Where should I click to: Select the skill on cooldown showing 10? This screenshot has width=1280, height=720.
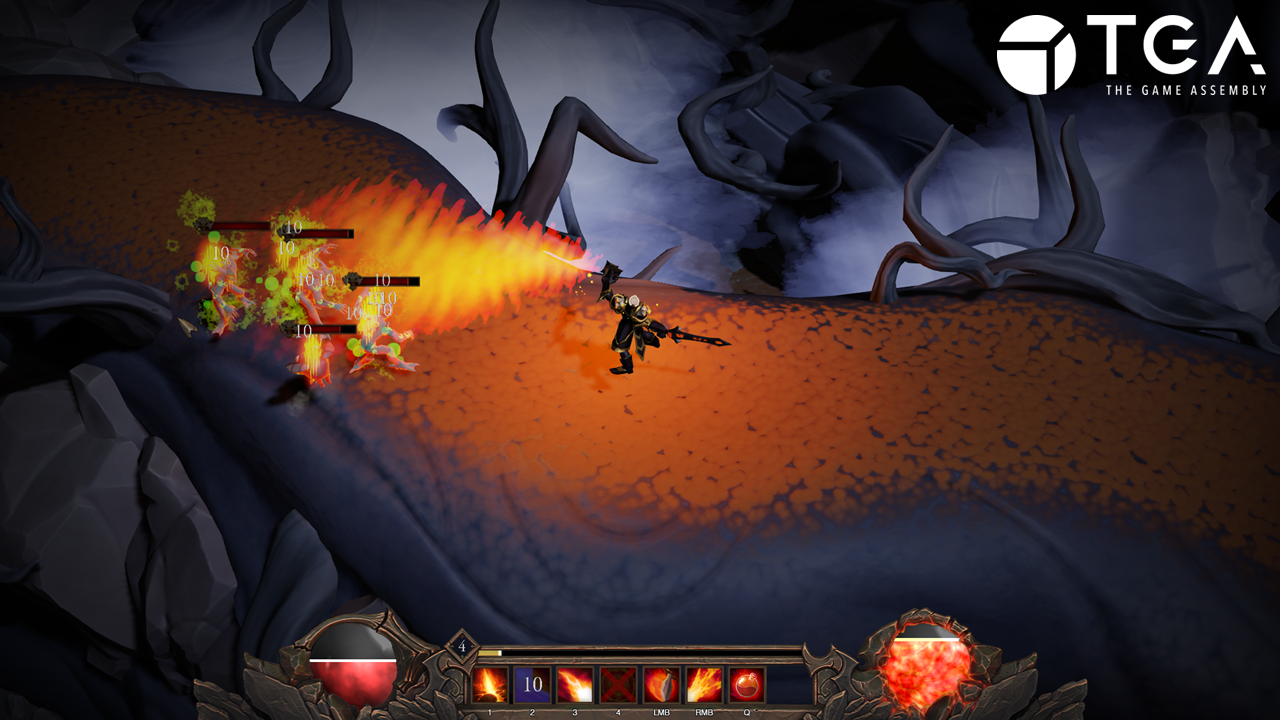pos(533,685)
